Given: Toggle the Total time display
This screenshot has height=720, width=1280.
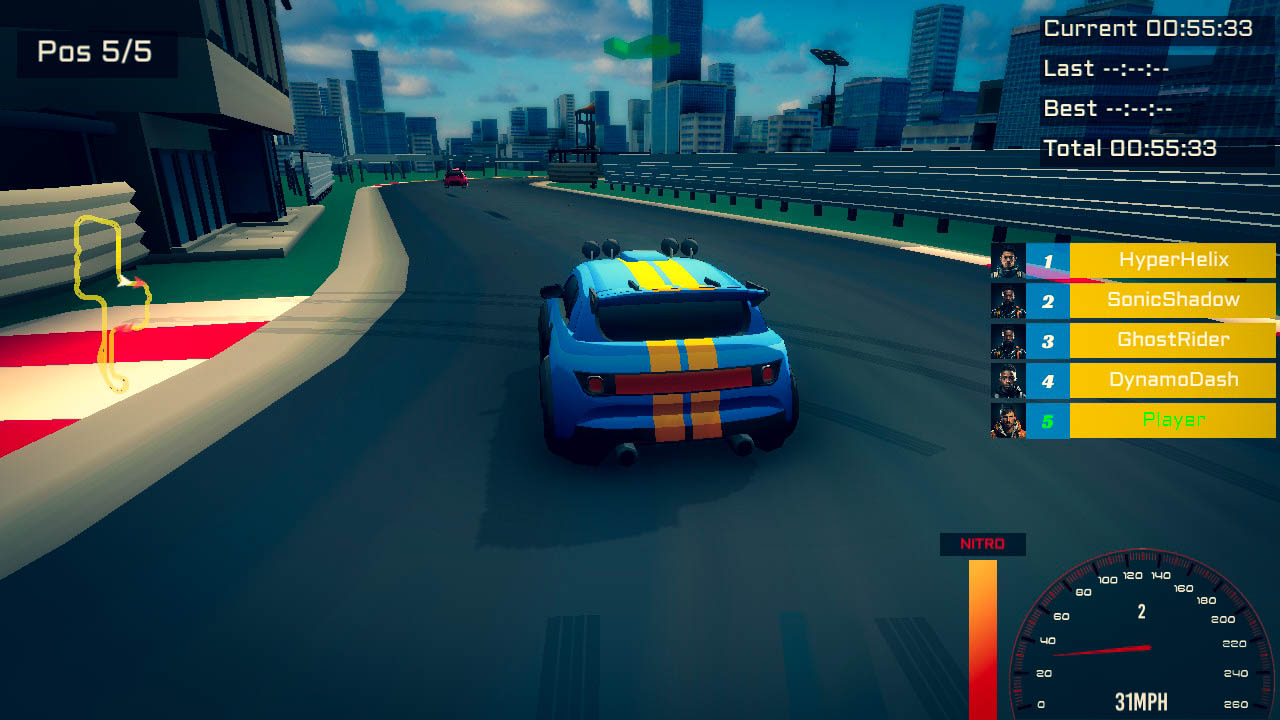Looking at the screenshot, I should pos(1146,148).
